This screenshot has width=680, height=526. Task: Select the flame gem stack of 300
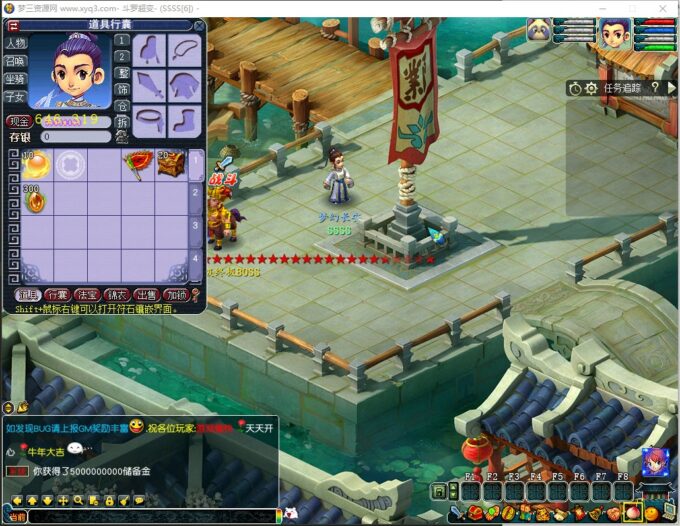coord(35,199)
